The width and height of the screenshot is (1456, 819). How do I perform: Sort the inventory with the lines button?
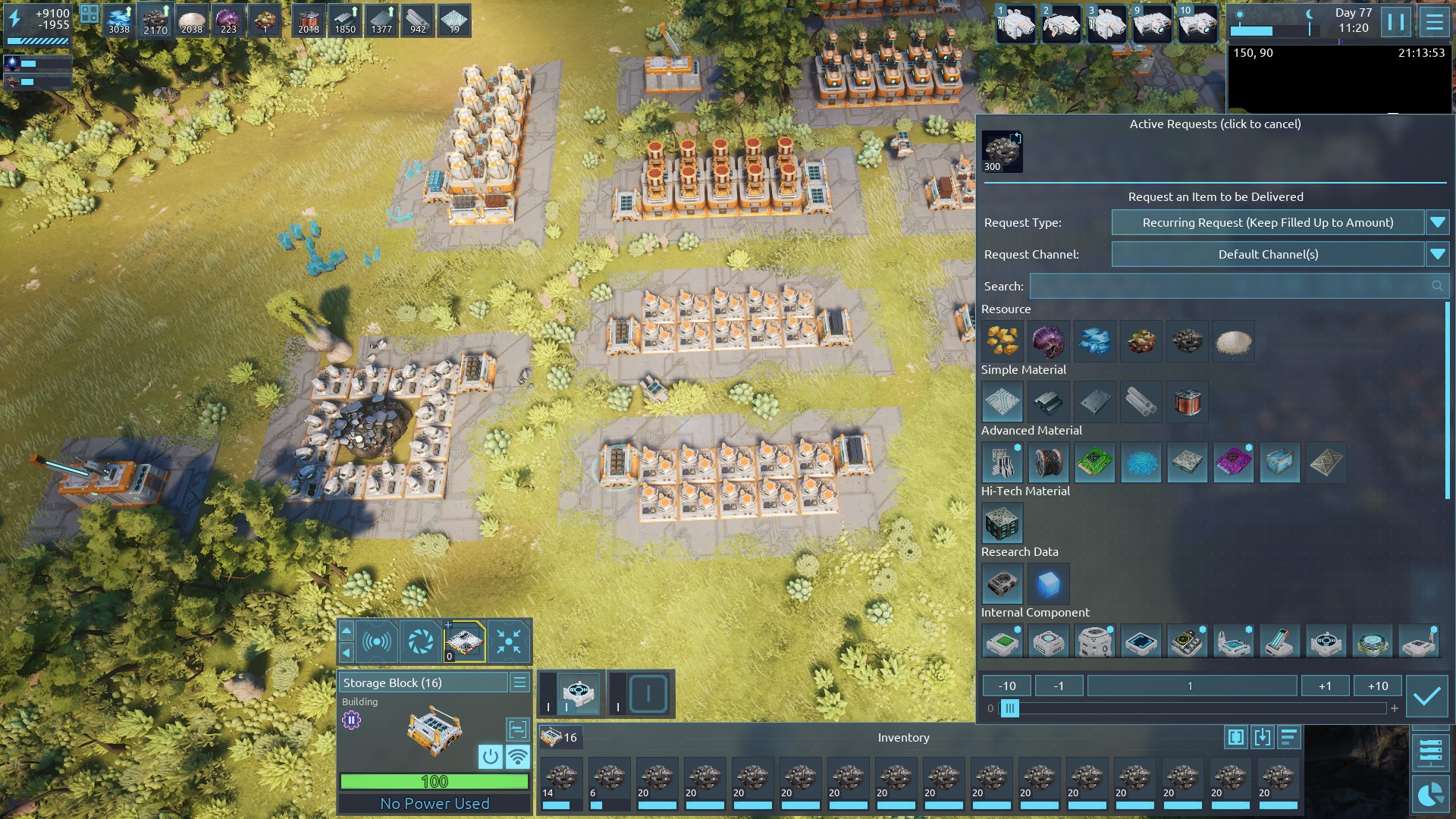pos(1288,736)
